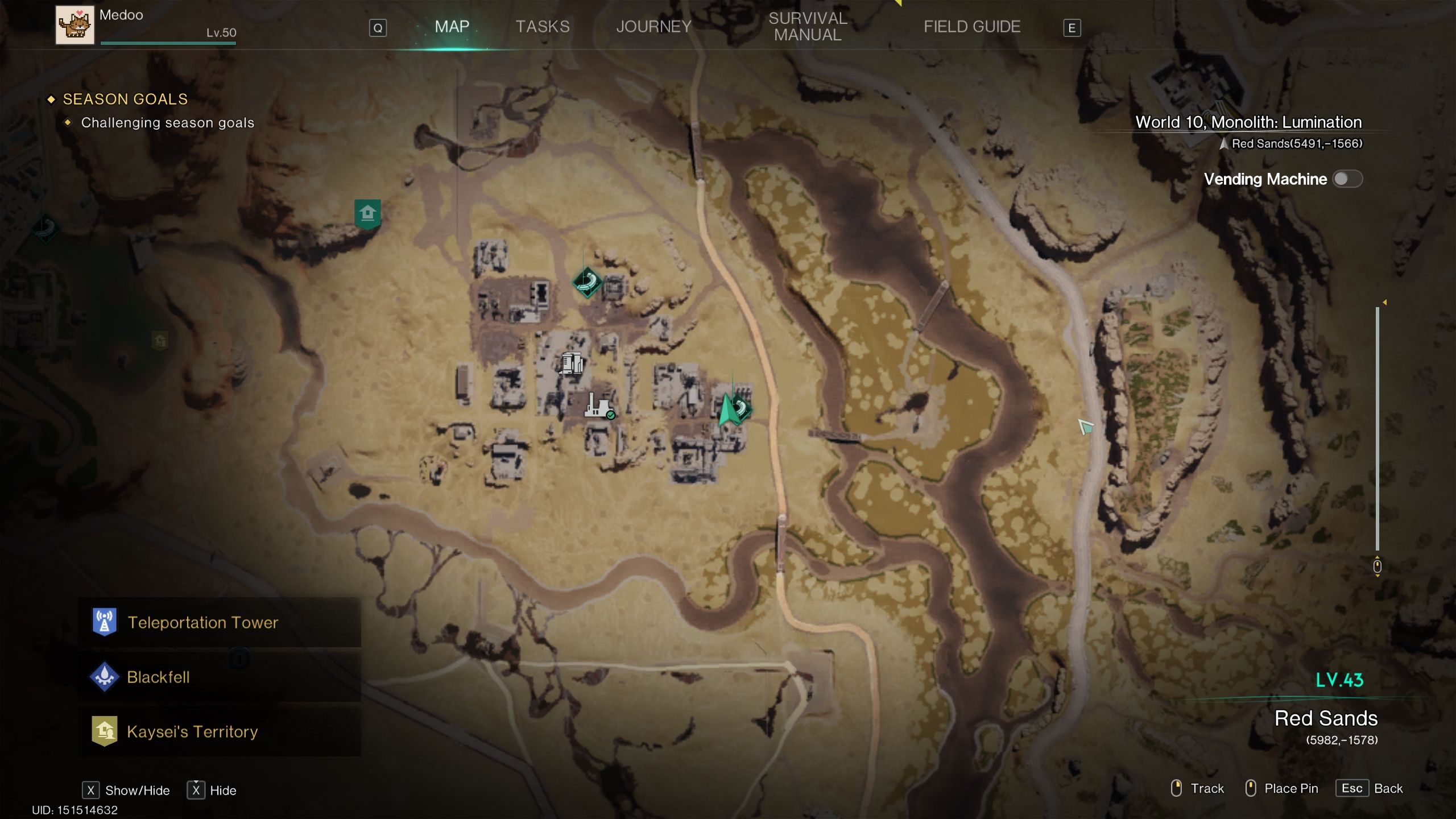
Task: Select the teal diamond marker north of town
Action: coord(587,282)
